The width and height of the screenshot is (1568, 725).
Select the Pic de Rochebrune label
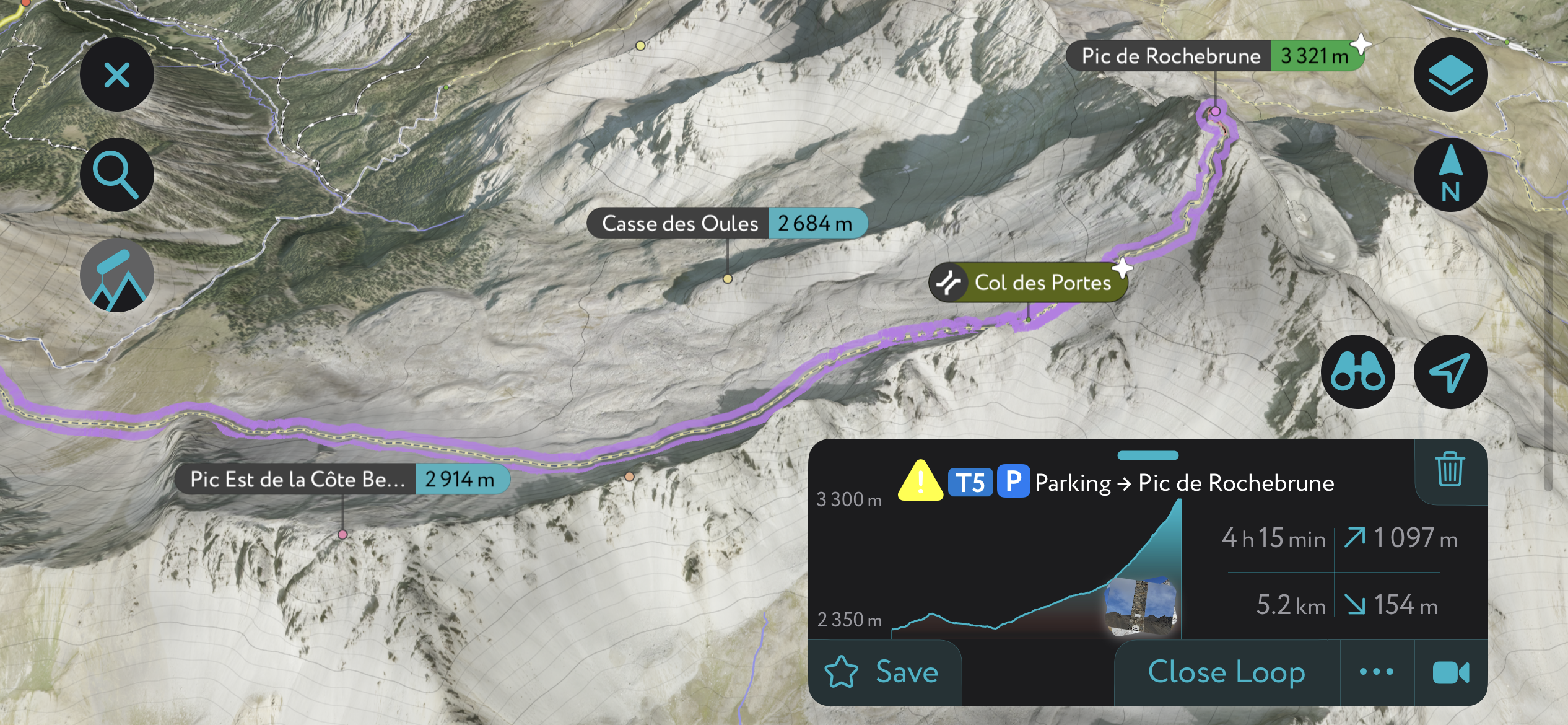click(x=1172, y=56)
